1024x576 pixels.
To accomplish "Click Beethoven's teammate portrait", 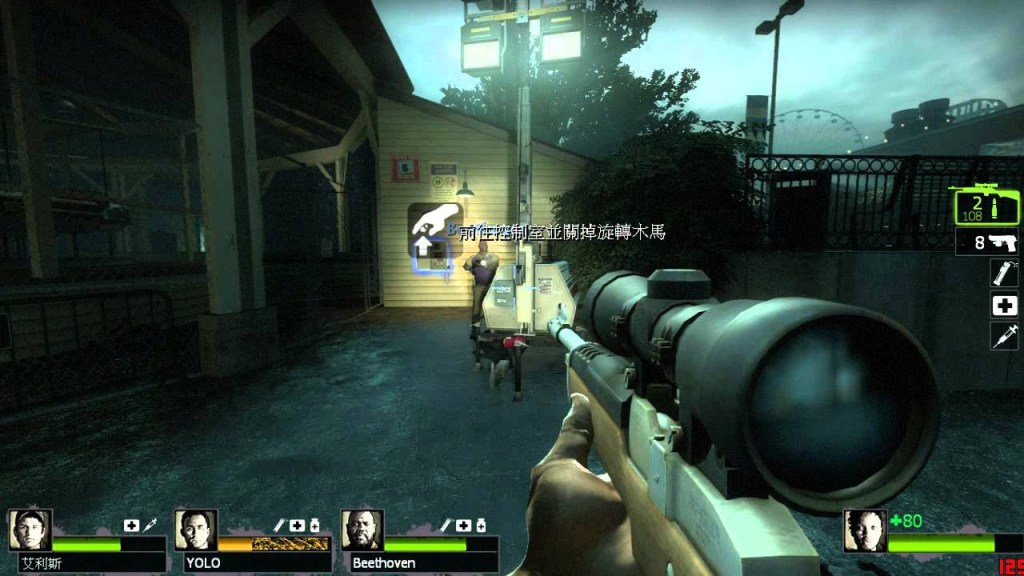I will [x=362, y=530].
